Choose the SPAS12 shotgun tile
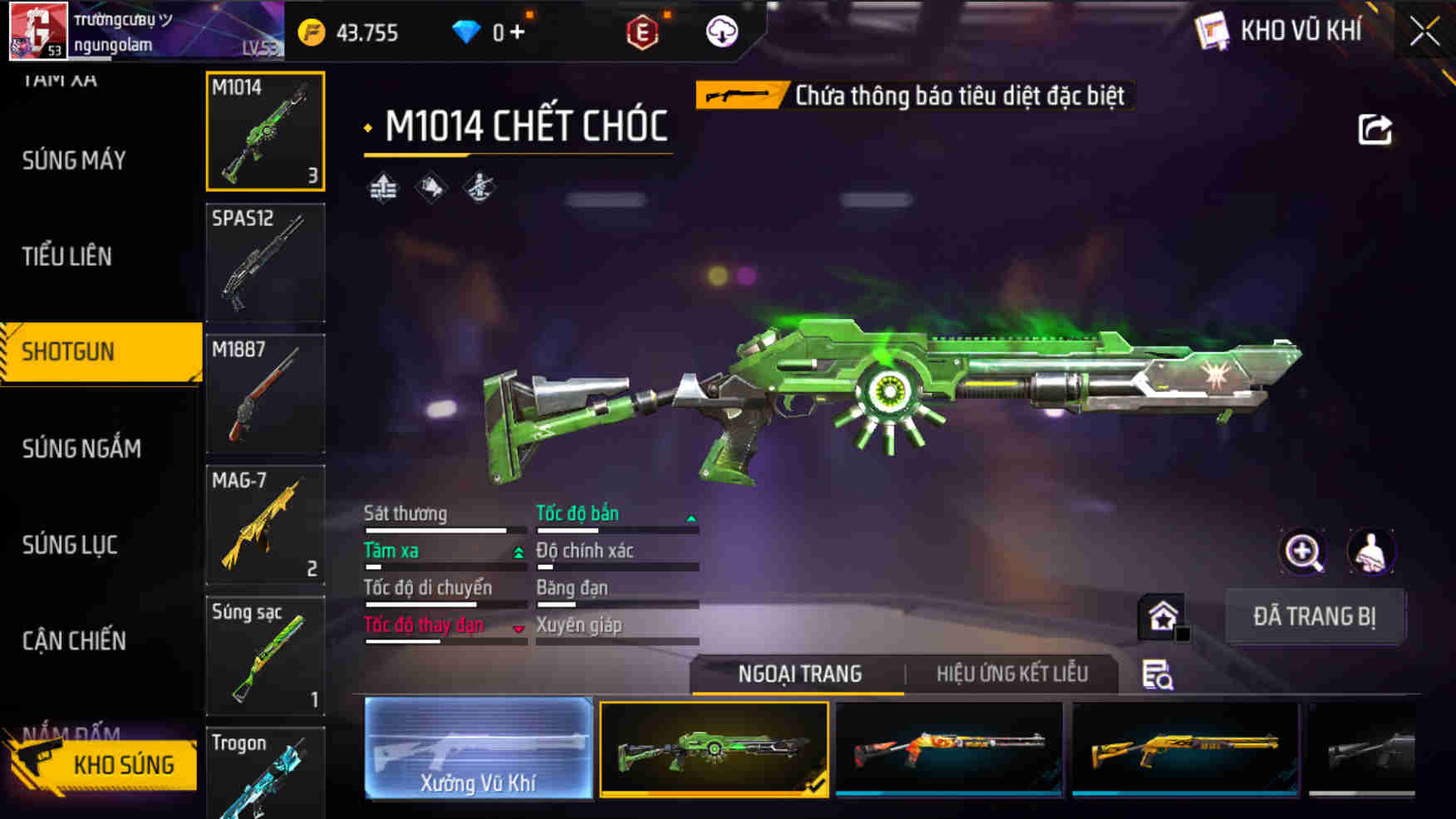1456x819 pixels. pyautogui.click(x=265, y=262)
